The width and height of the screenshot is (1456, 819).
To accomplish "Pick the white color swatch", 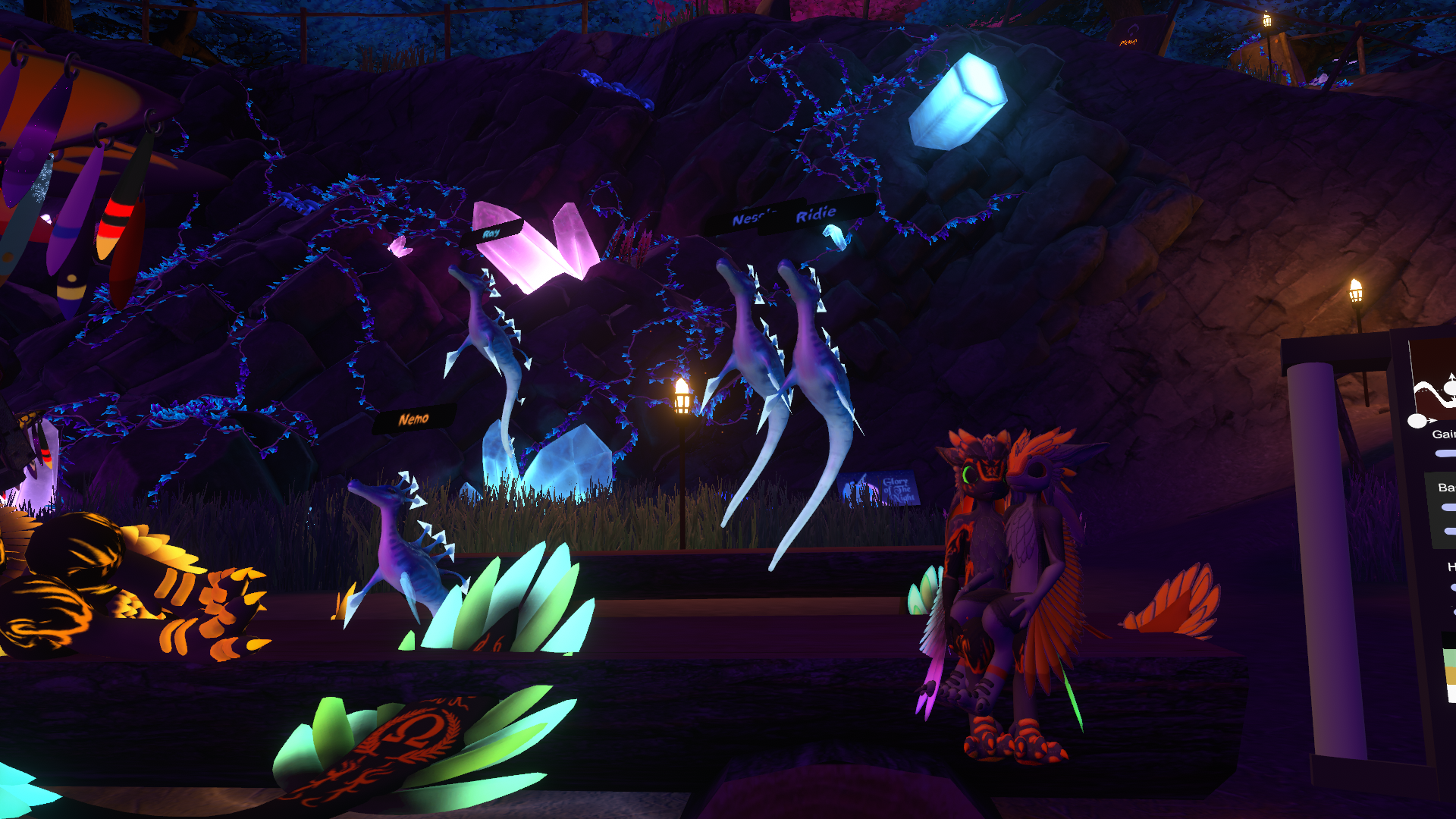I will 1450,692.
